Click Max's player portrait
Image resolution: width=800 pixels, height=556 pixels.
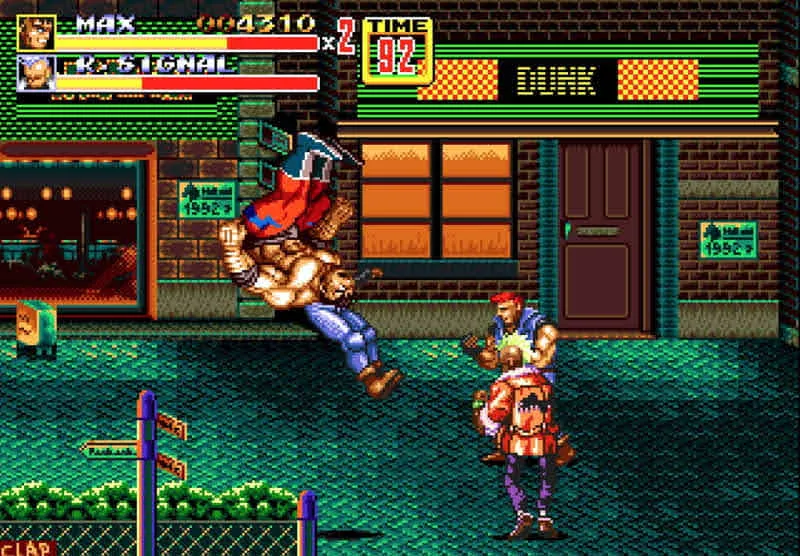36,32
